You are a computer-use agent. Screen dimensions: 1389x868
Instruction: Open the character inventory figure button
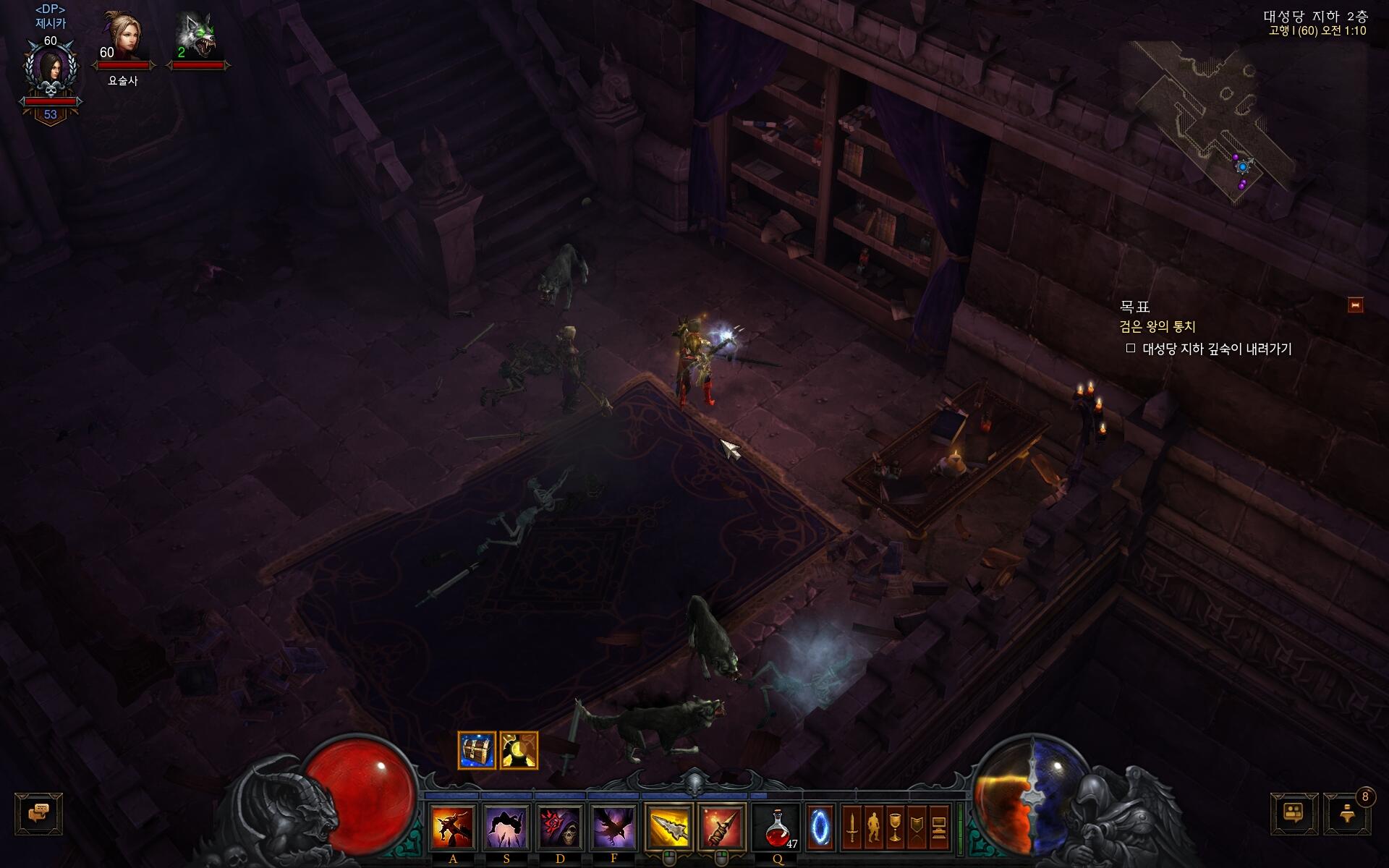click(x=873, y=827)
